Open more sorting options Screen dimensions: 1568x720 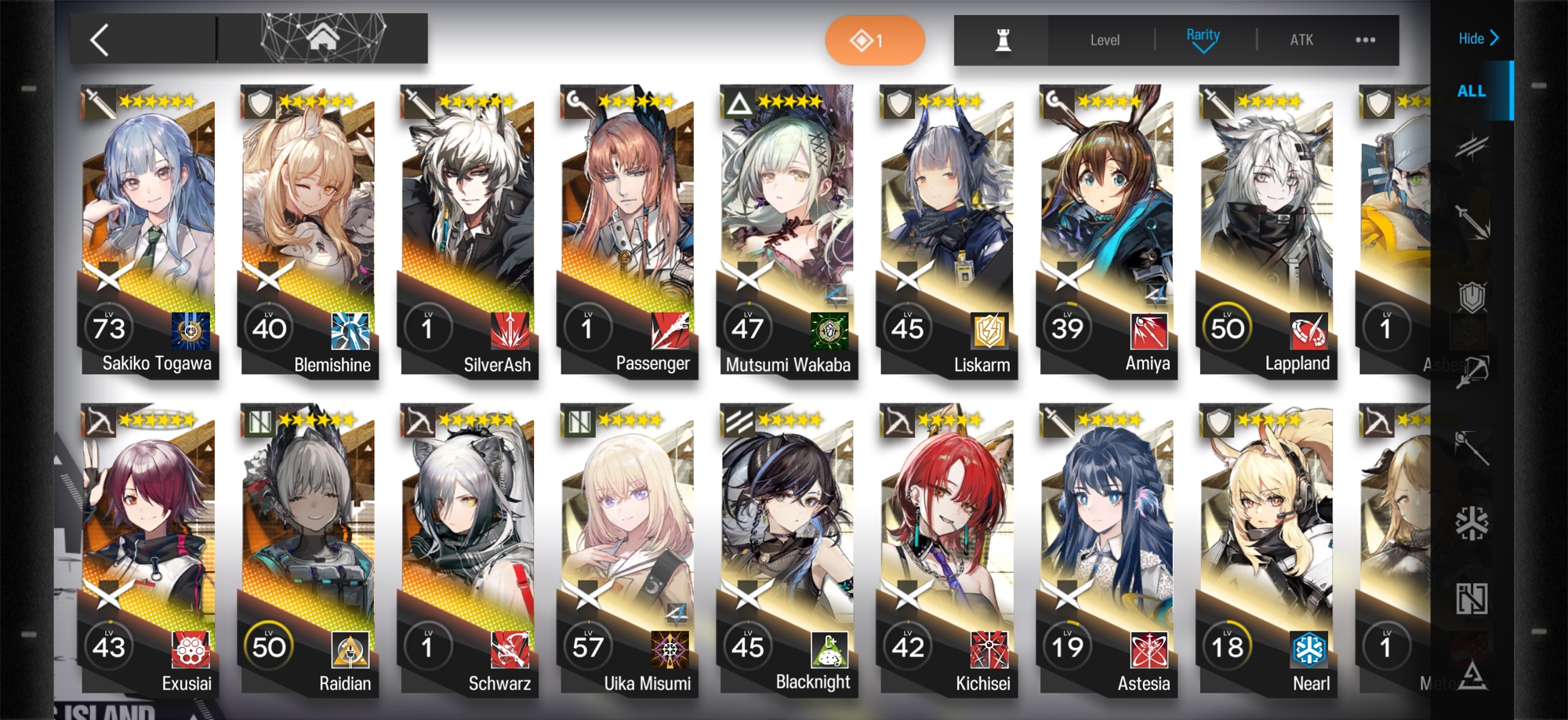[x=1365, y=40]
